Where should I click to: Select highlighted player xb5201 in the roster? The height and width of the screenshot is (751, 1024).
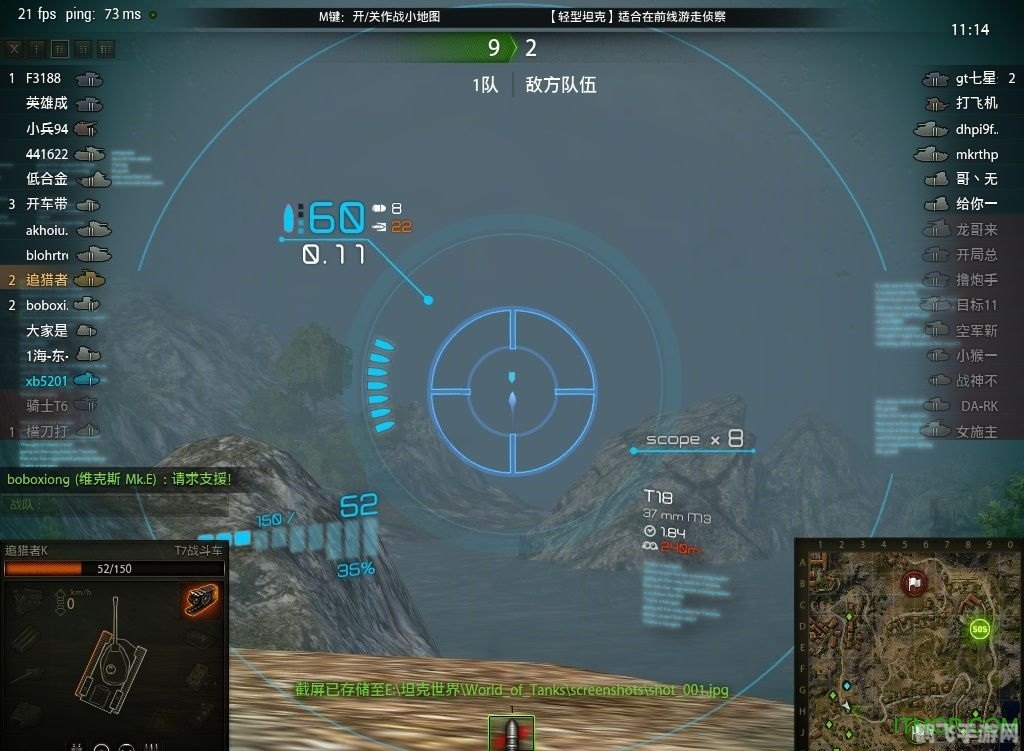(x=47, y=380)
